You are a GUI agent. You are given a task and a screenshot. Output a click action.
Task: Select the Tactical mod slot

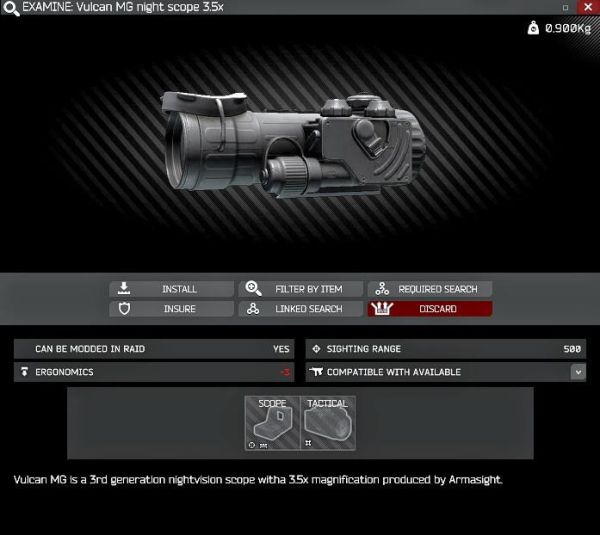click(328, 424)
